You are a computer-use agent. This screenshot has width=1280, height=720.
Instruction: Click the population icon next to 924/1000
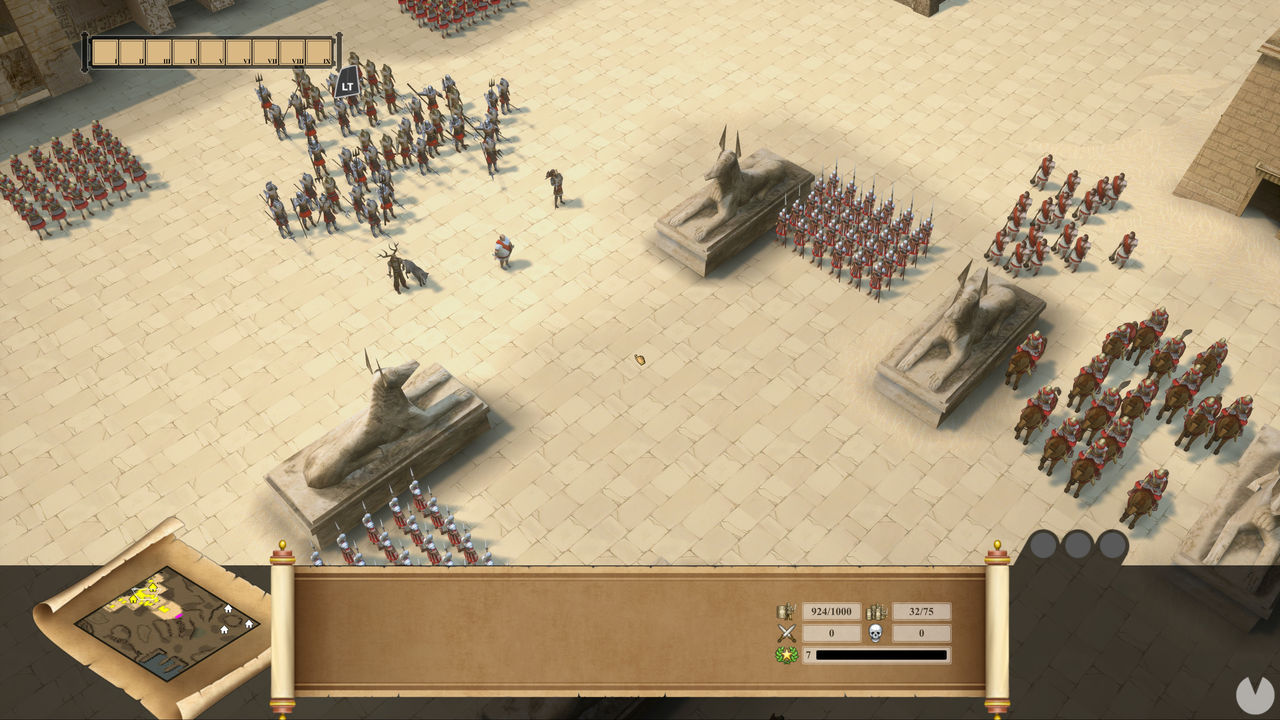click(x=786, y=611)
